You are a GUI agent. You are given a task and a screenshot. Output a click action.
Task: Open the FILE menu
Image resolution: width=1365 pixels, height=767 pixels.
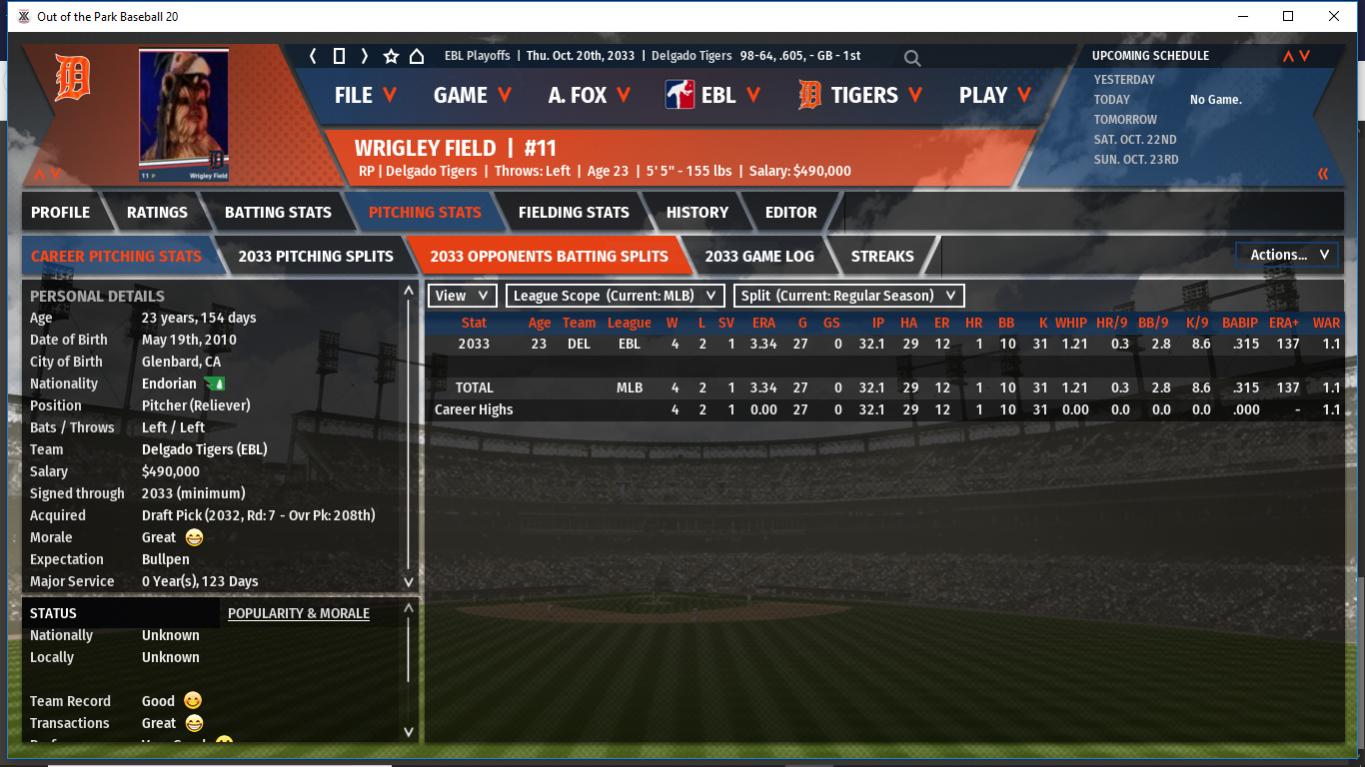point(365,95)
